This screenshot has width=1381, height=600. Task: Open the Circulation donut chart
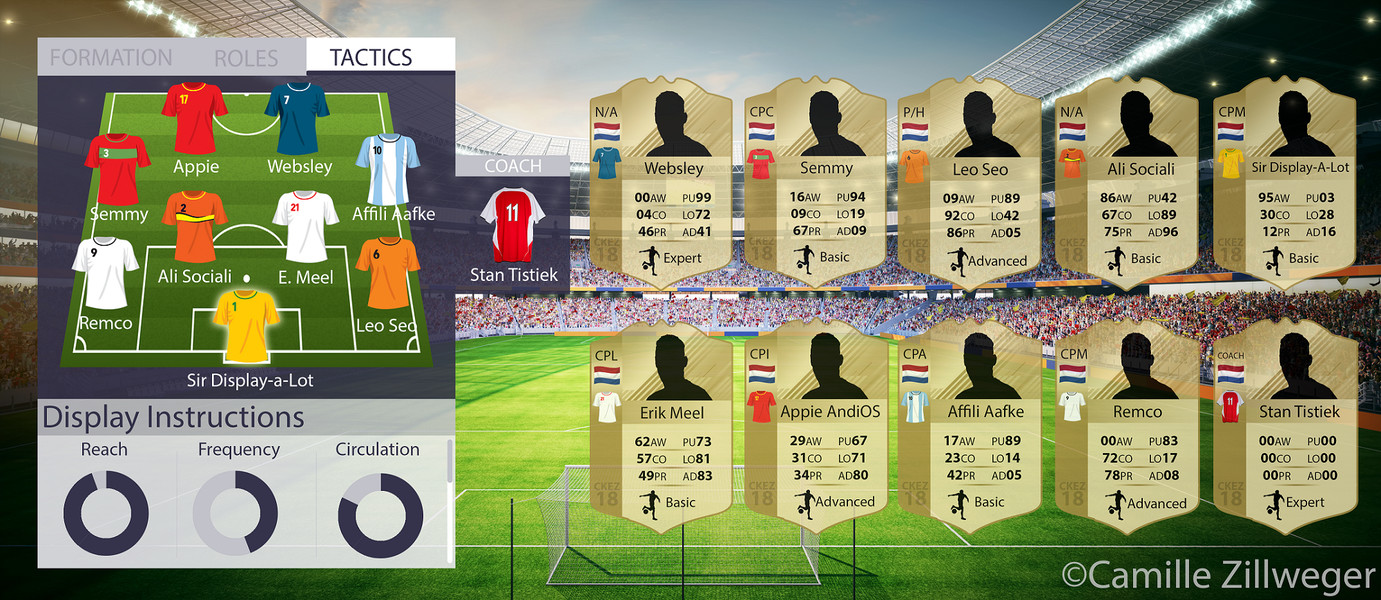coord(378,513)
